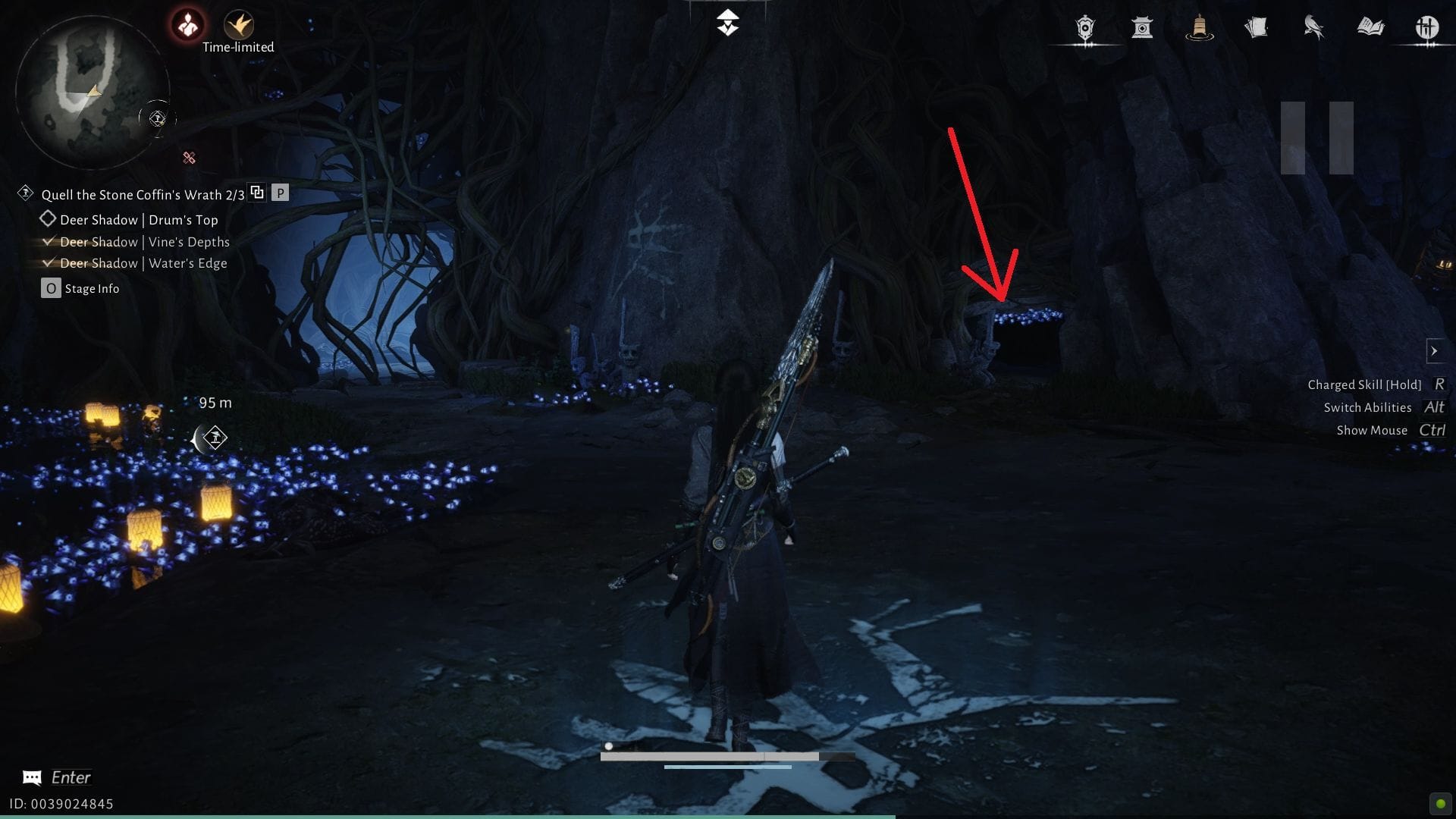
Task: Click the P shortcut button beside quest name
Action: pos(281,193)
